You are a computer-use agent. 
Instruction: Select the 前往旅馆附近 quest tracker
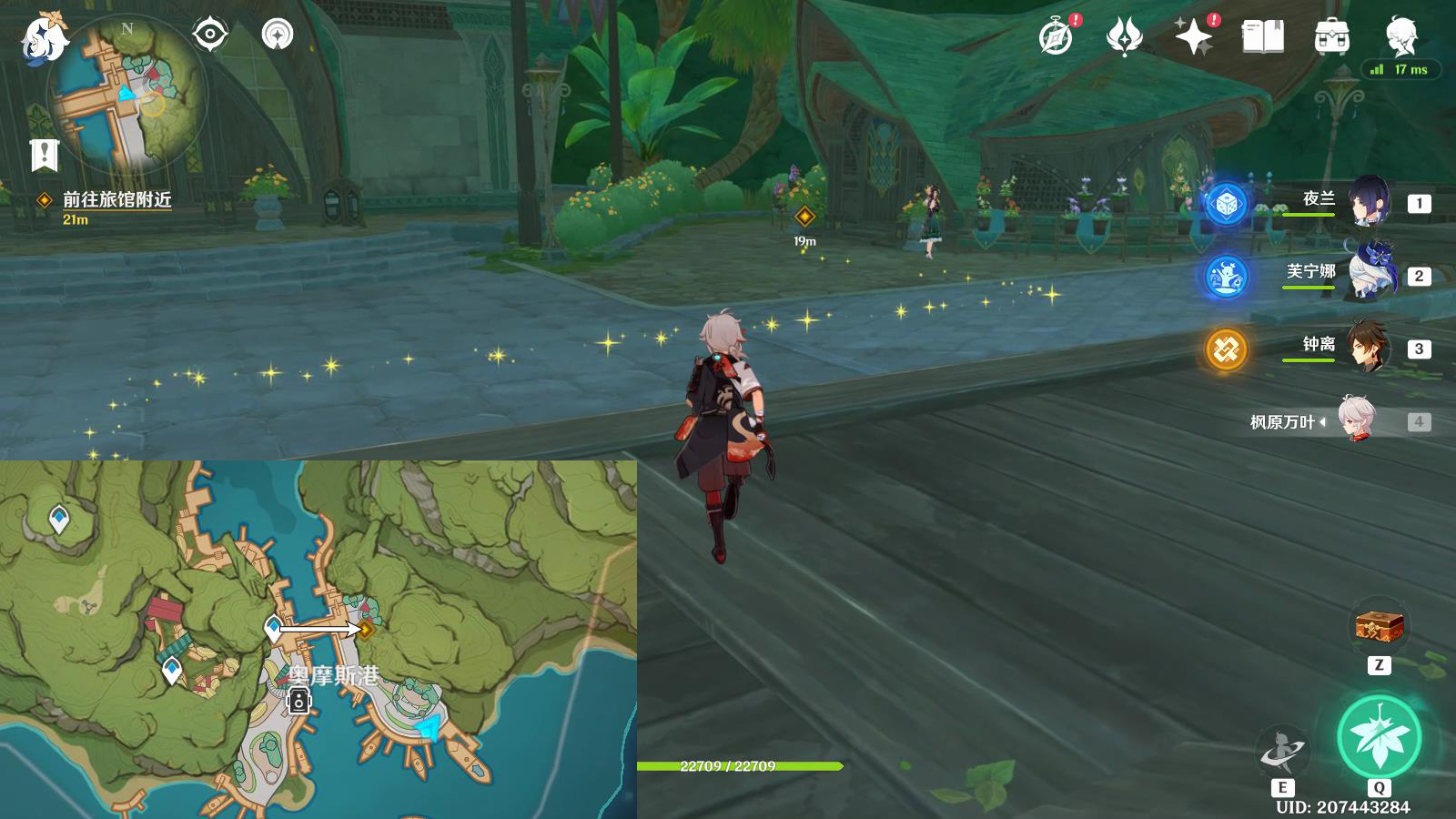(116, 199)
